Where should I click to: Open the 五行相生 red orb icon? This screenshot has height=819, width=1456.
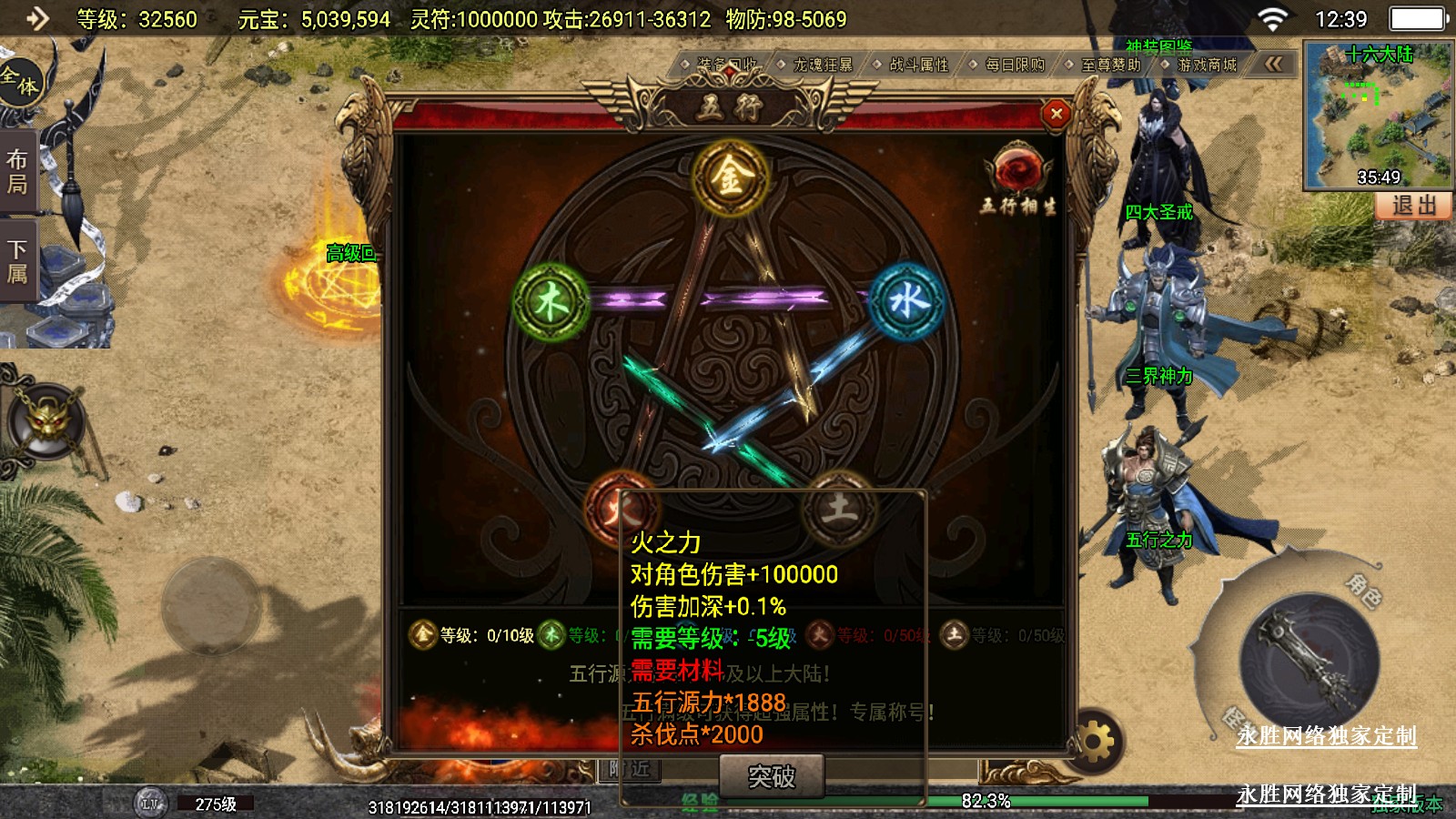[x=1017, y=170]
